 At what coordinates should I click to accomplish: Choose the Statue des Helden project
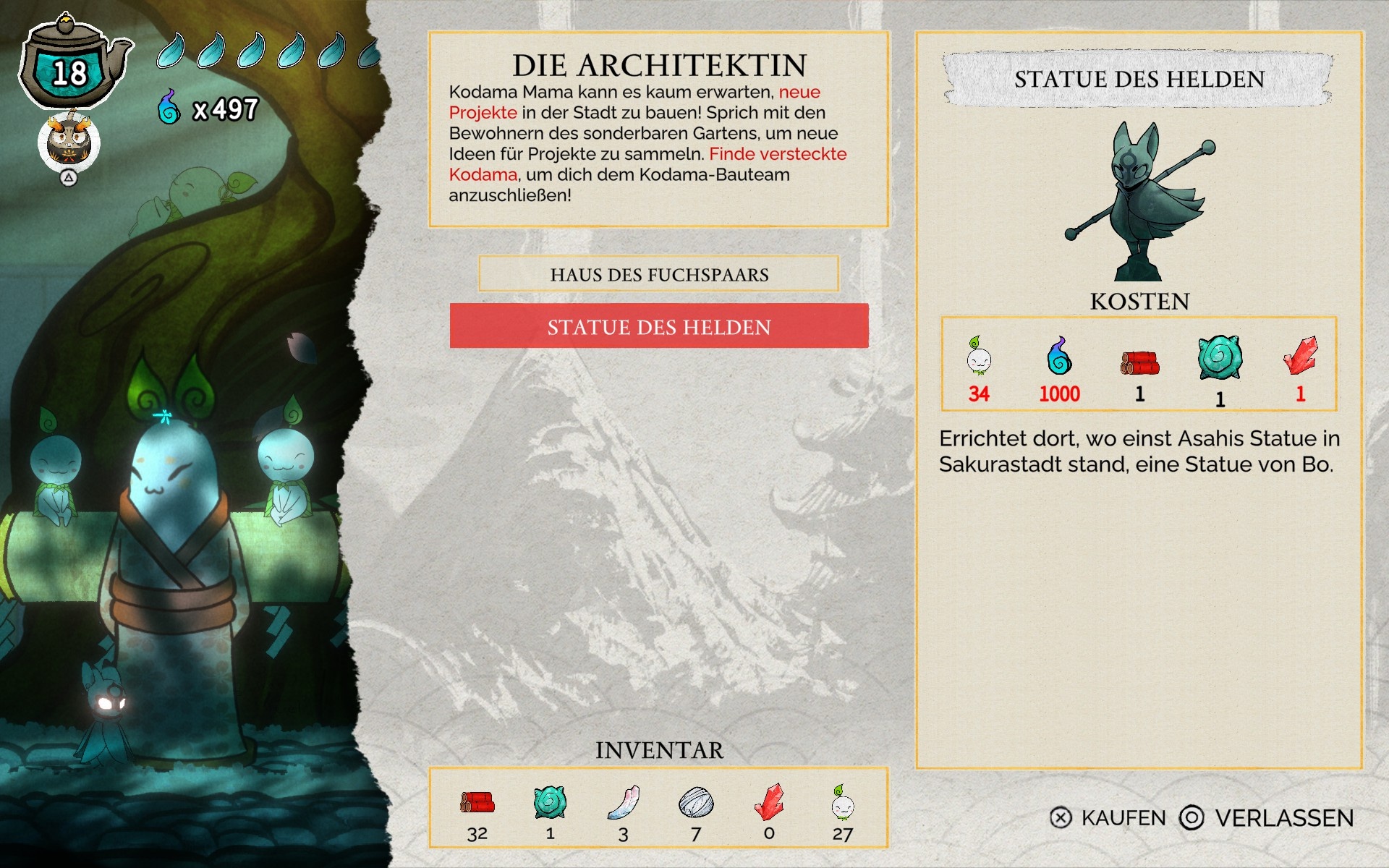(658, 326)
